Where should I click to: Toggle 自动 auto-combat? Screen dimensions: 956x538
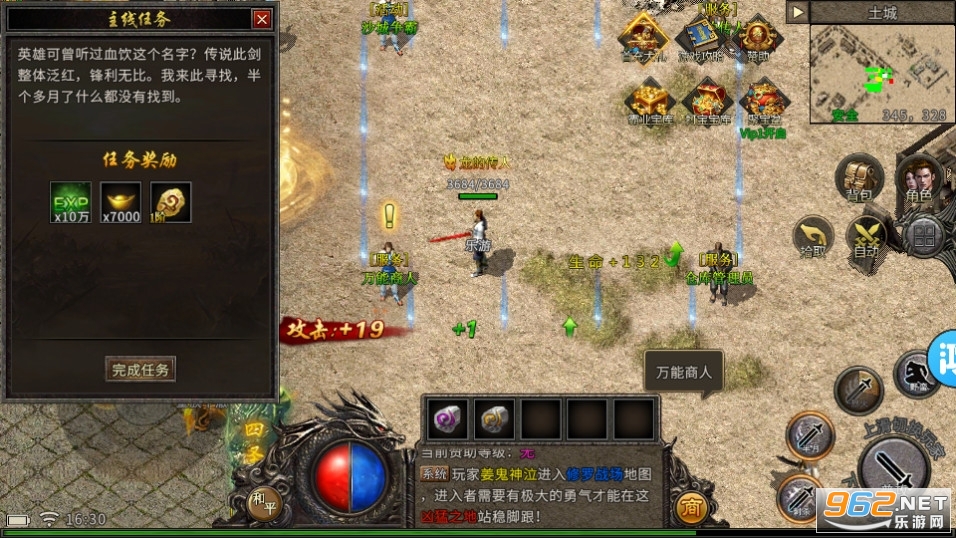coord(866,237)
